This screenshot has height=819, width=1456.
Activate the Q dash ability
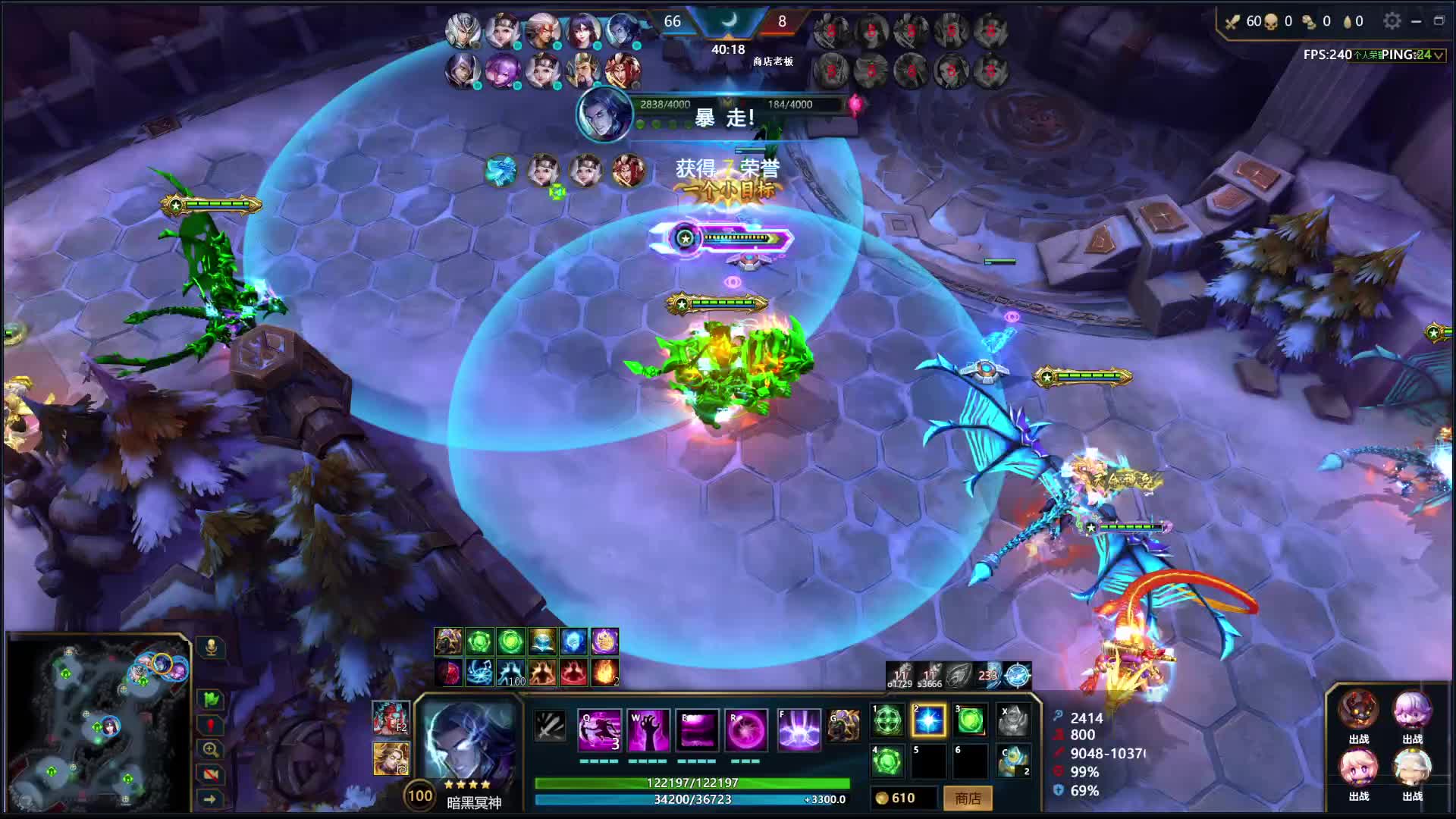point(599,730)
